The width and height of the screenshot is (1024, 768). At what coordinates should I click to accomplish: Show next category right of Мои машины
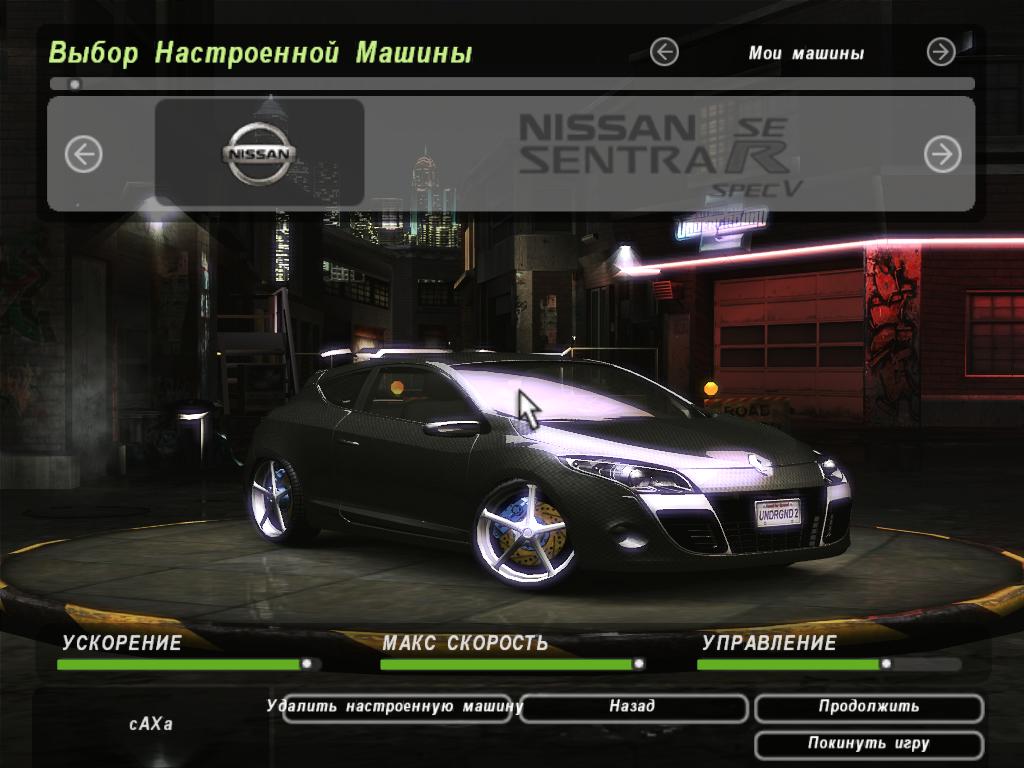(x=941, y=52)
